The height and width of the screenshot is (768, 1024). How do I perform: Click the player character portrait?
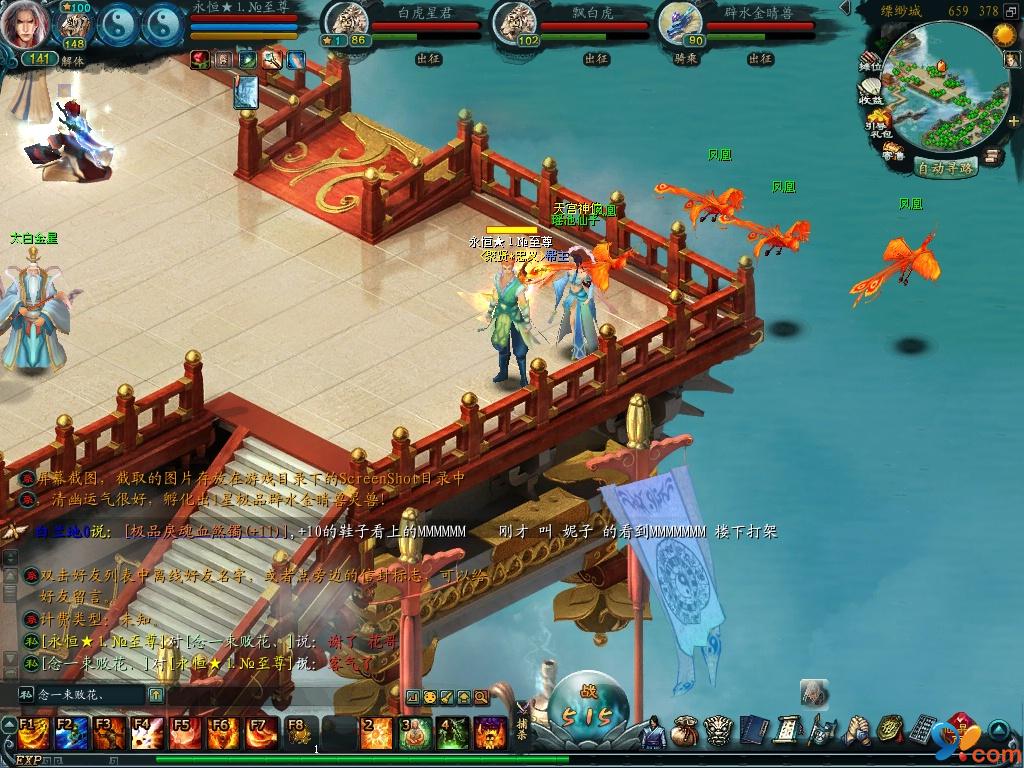pos(27,26)
